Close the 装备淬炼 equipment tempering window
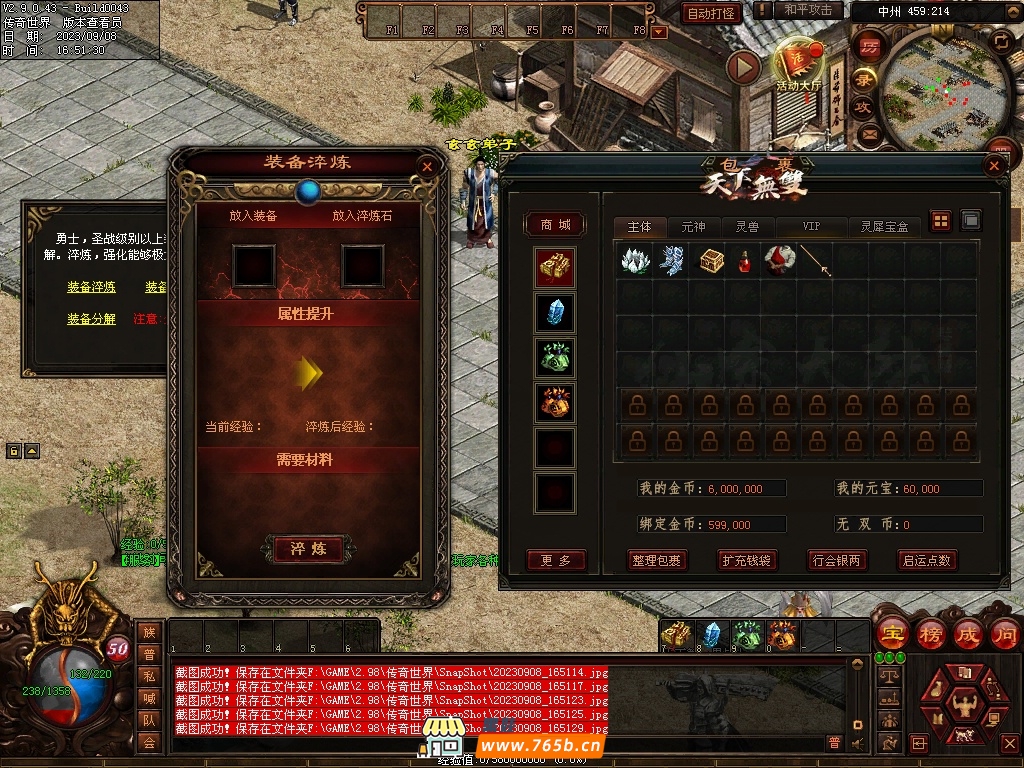 428,167
